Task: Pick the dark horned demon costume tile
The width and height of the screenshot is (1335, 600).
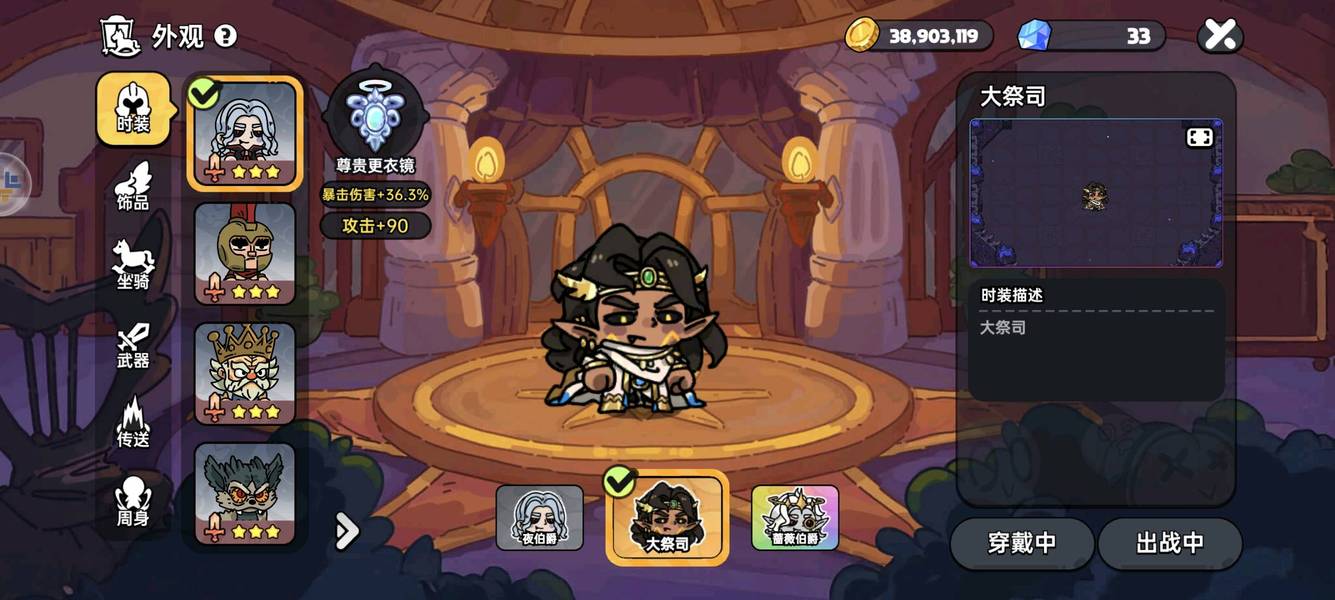Action: coord(245,493)
